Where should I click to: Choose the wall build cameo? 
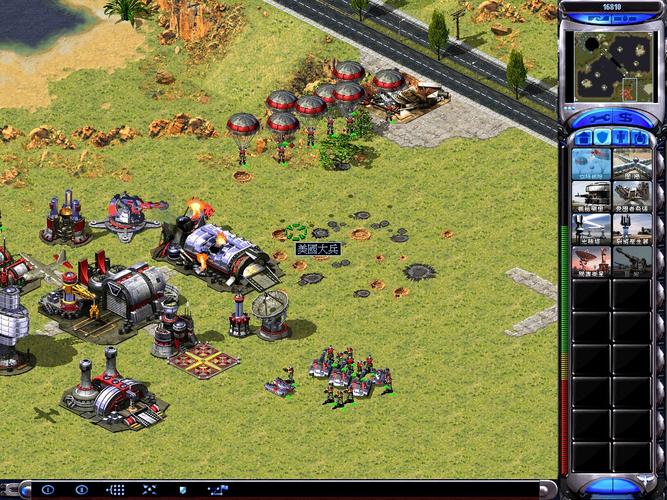(632, 164)
